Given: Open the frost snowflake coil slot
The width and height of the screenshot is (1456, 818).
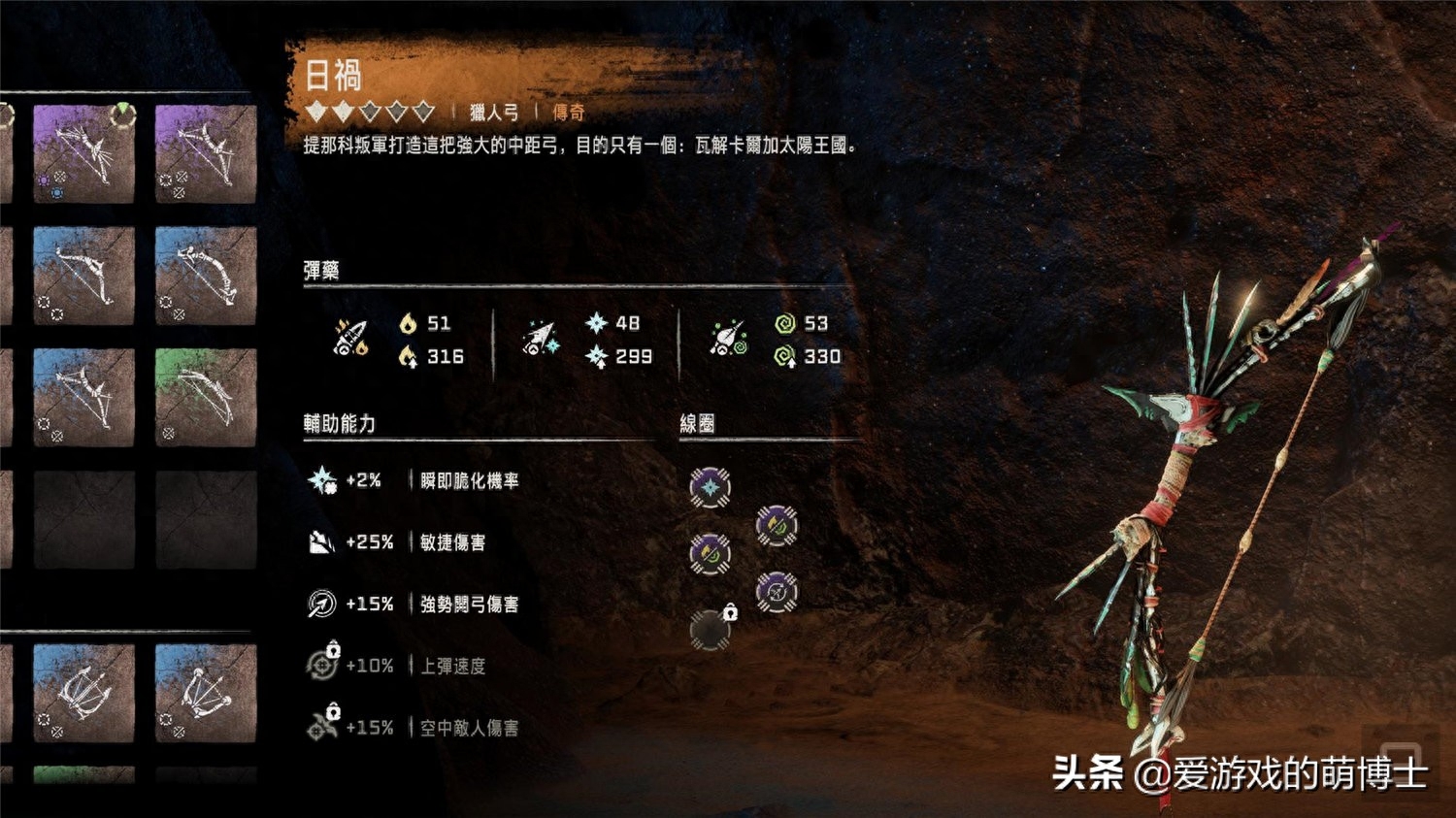Looking at the screenshot, I should (710, 487).
